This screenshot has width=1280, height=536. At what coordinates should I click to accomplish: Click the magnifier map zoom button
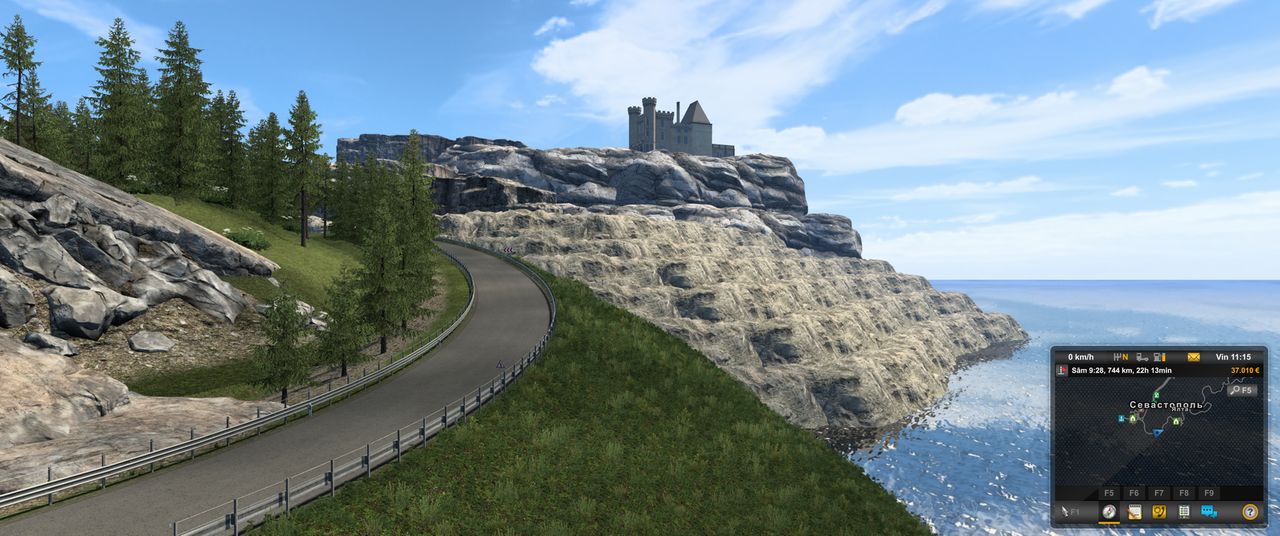coord(1242,390)
